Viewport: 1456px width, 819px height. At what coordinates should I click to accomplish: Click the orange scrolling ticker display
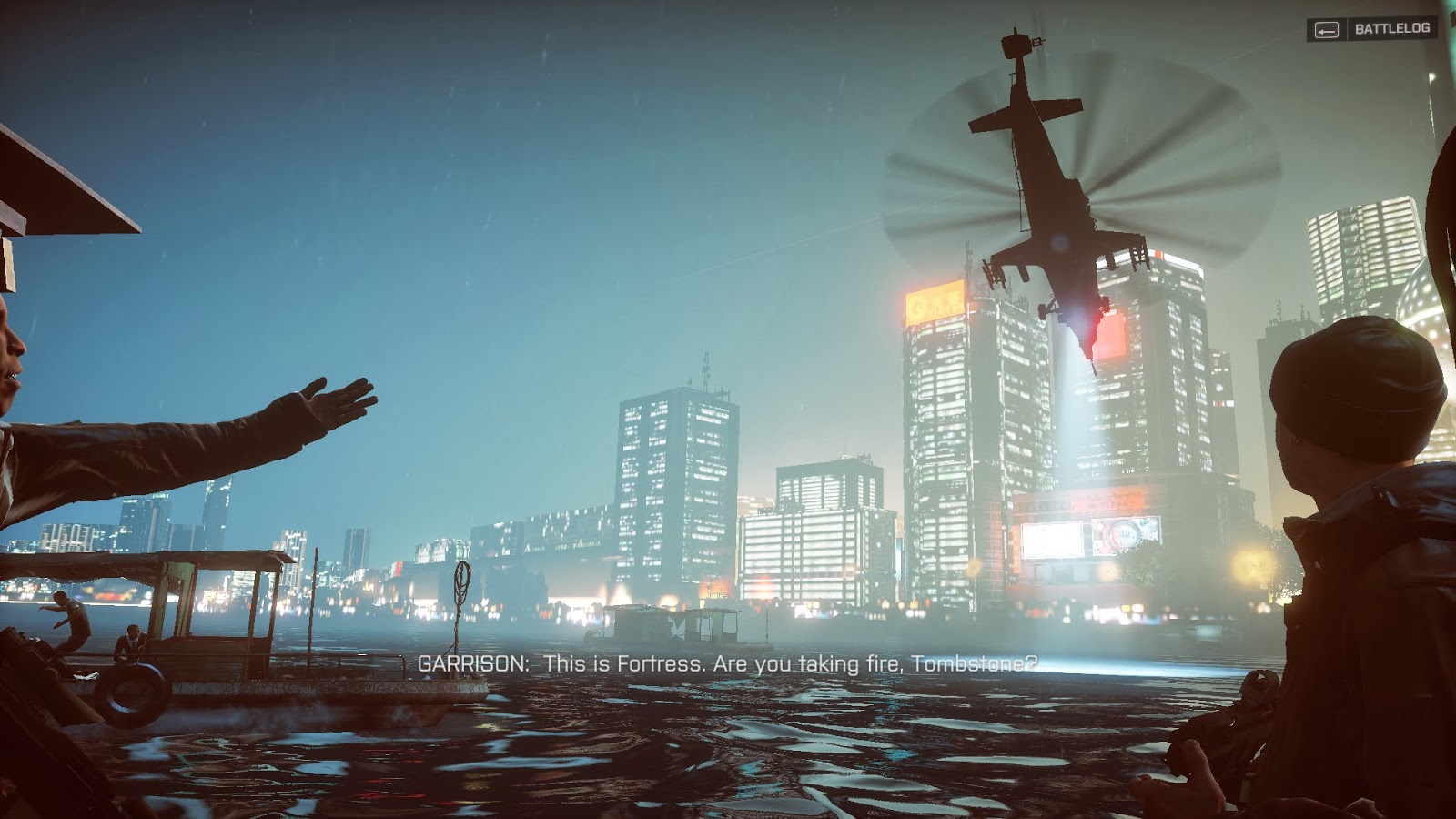(1119, 499)
